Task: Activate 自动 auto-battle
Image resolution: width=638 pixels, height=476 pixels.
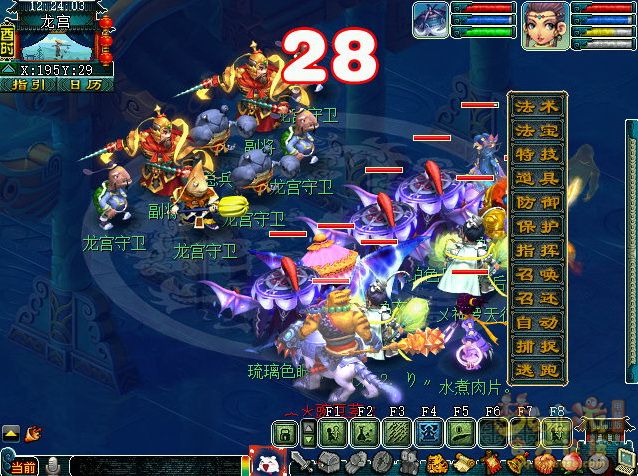Action: coord(537,322)
